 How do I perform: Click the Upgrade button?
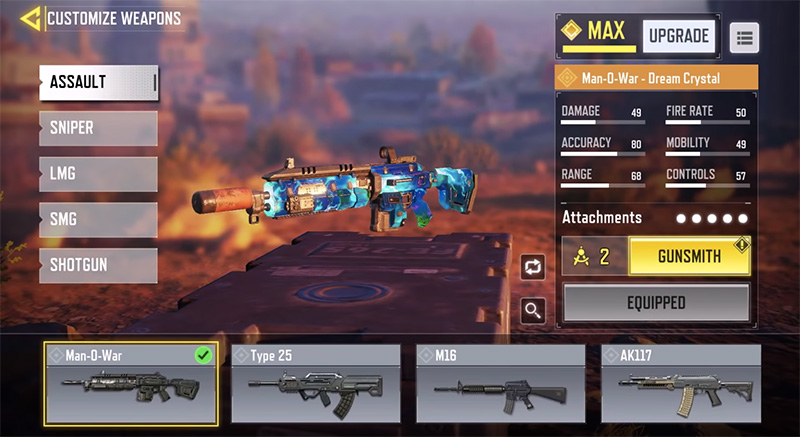pos(678,36)
